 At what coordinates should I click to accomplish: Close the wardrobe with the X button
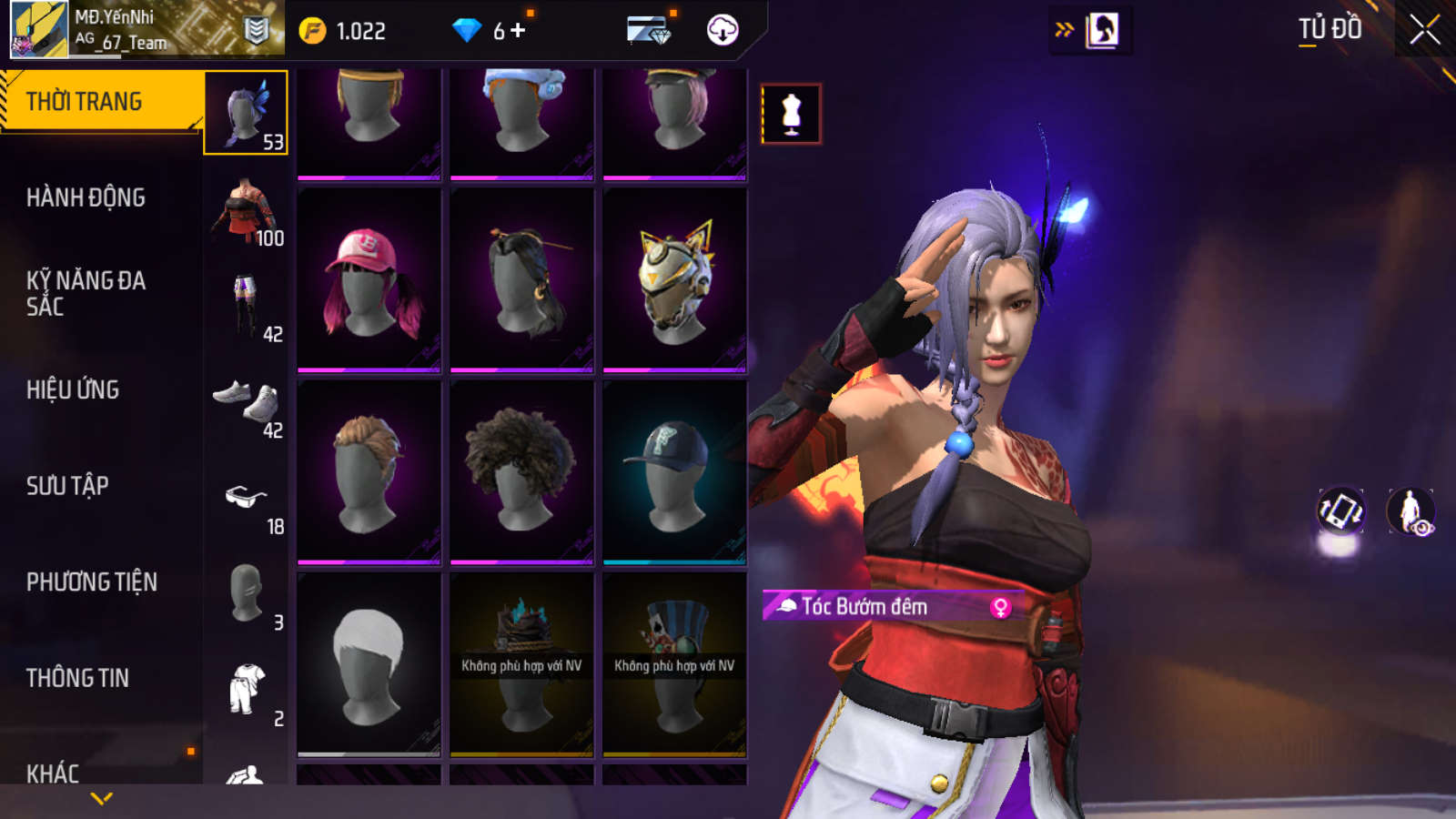pyautogui.click(x=1424, y=30)
